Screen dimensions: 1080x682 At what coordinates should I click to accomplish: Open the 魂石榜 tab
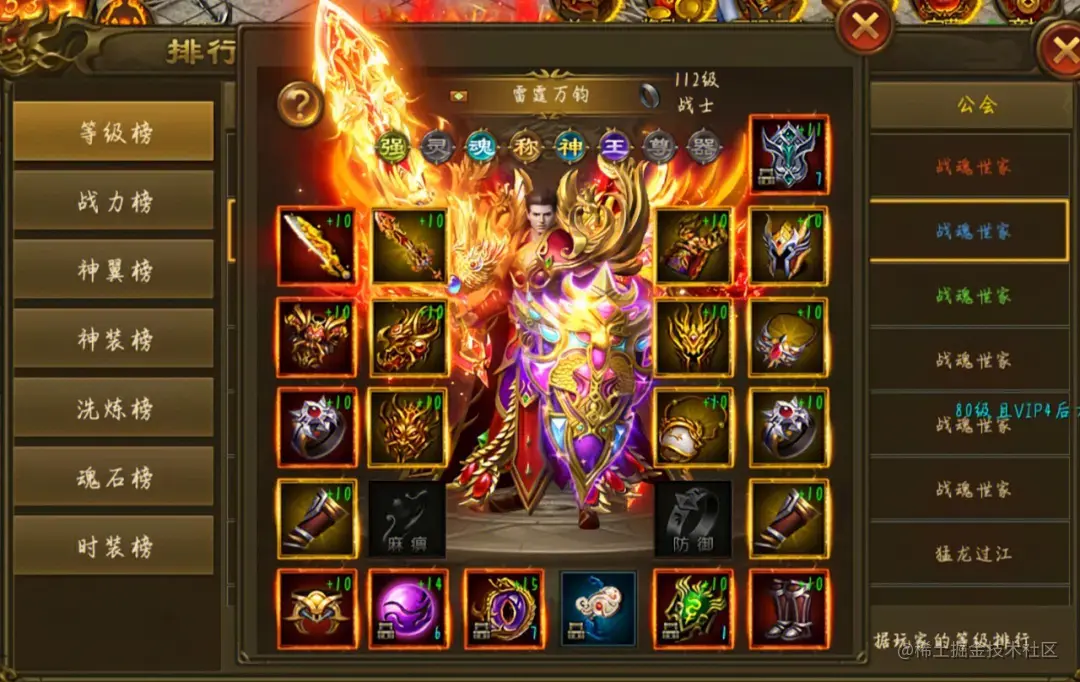113,476
